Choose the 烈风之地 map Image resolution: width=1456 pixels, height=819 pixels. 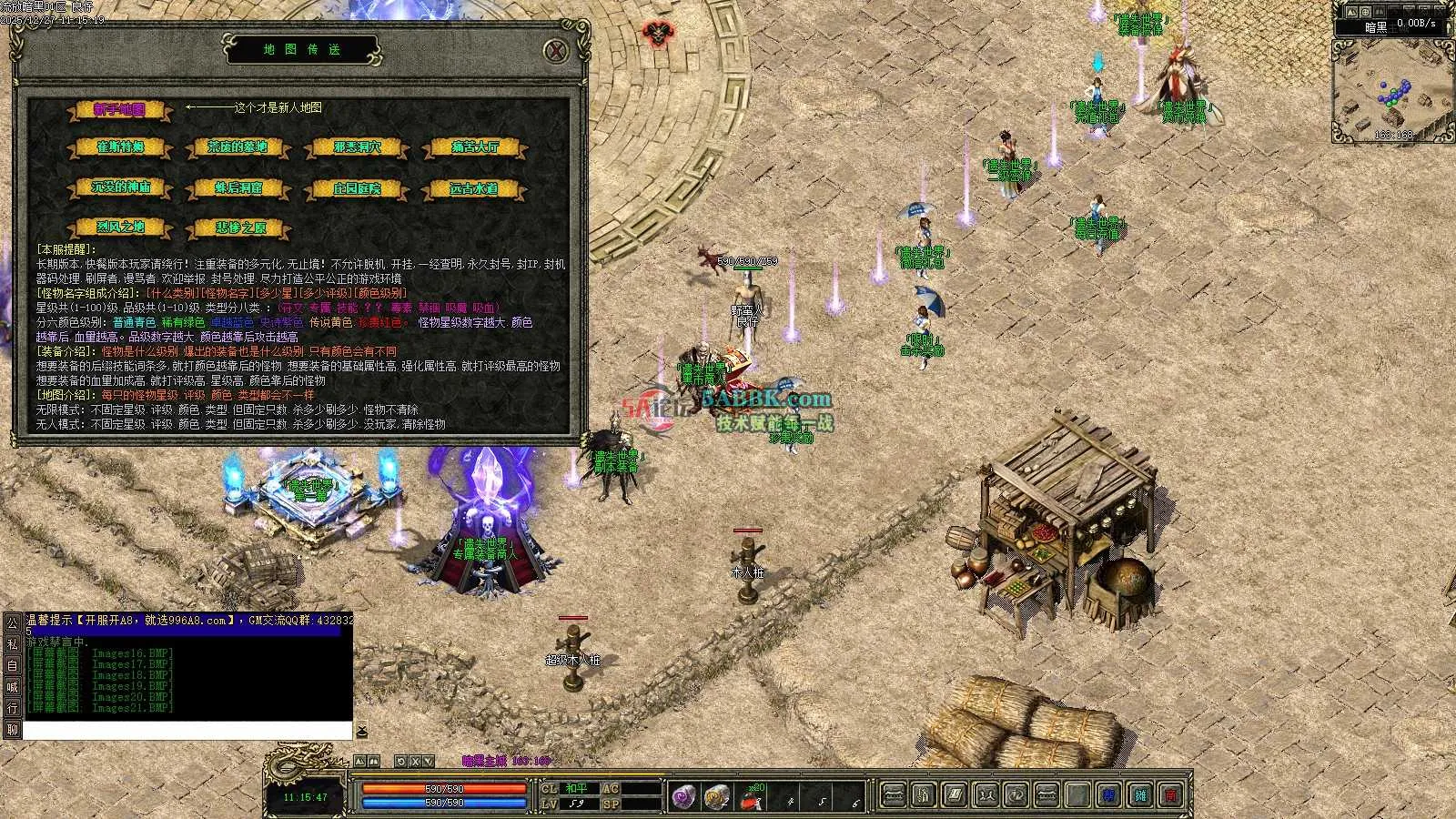point(120,227)
